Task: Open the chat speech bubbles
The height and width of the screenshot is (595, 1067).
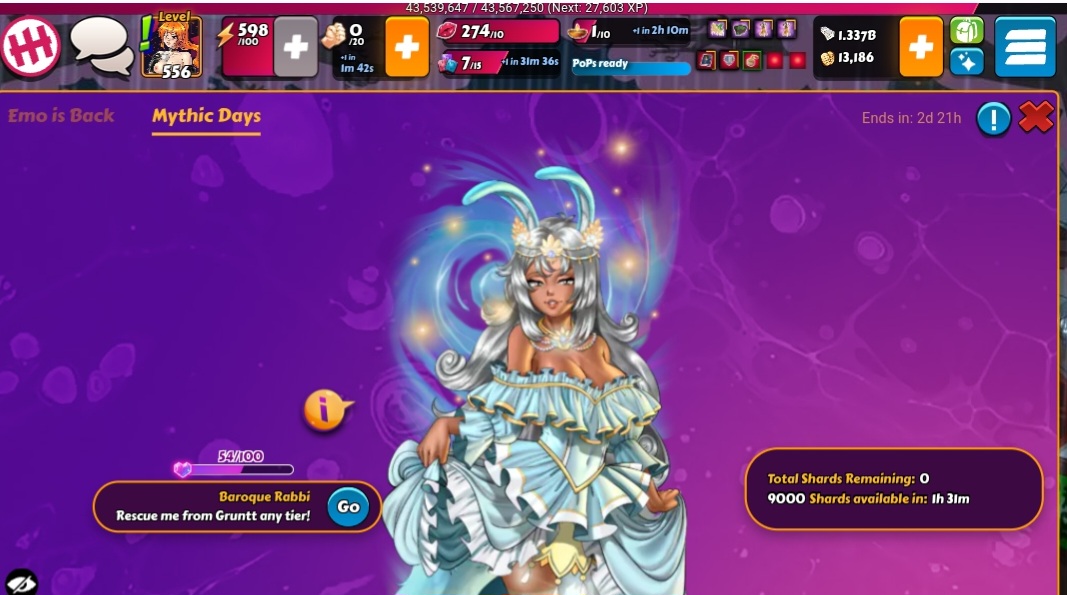Action: (102, 46)
